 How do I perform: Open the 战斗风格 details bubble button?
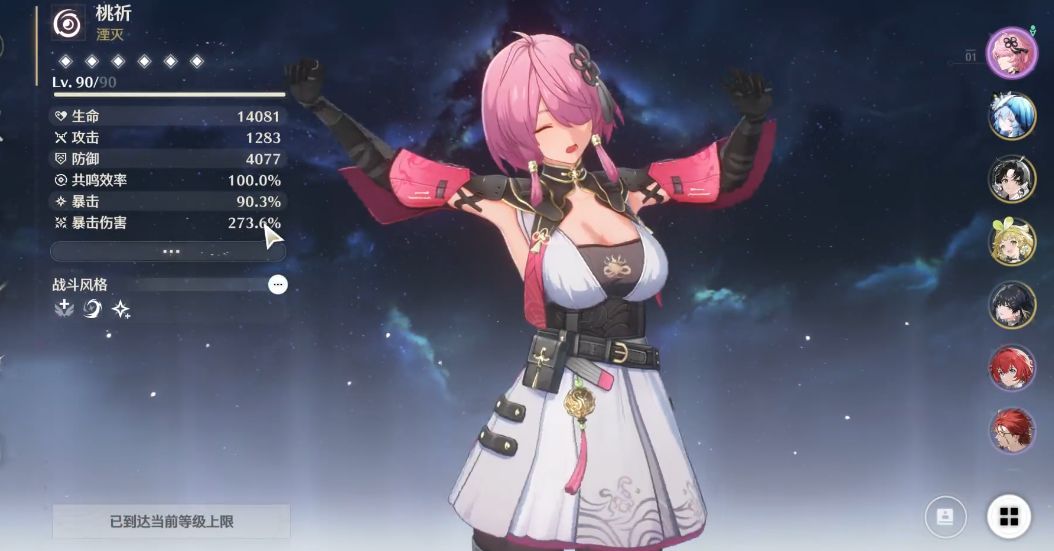click(278, 285)
